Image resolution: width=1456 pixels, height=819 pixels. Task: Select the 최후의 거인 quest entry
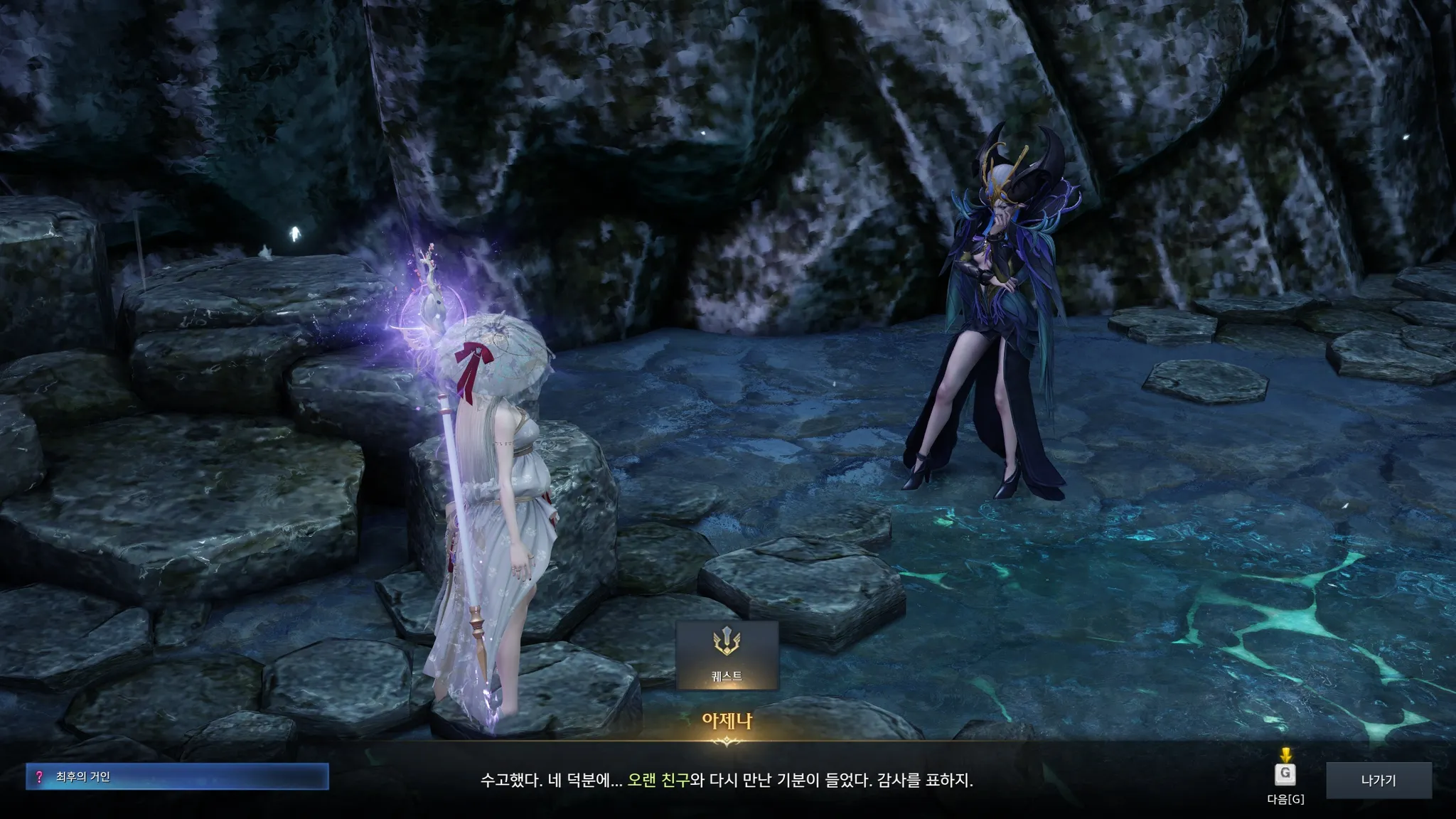coord(177,777)
